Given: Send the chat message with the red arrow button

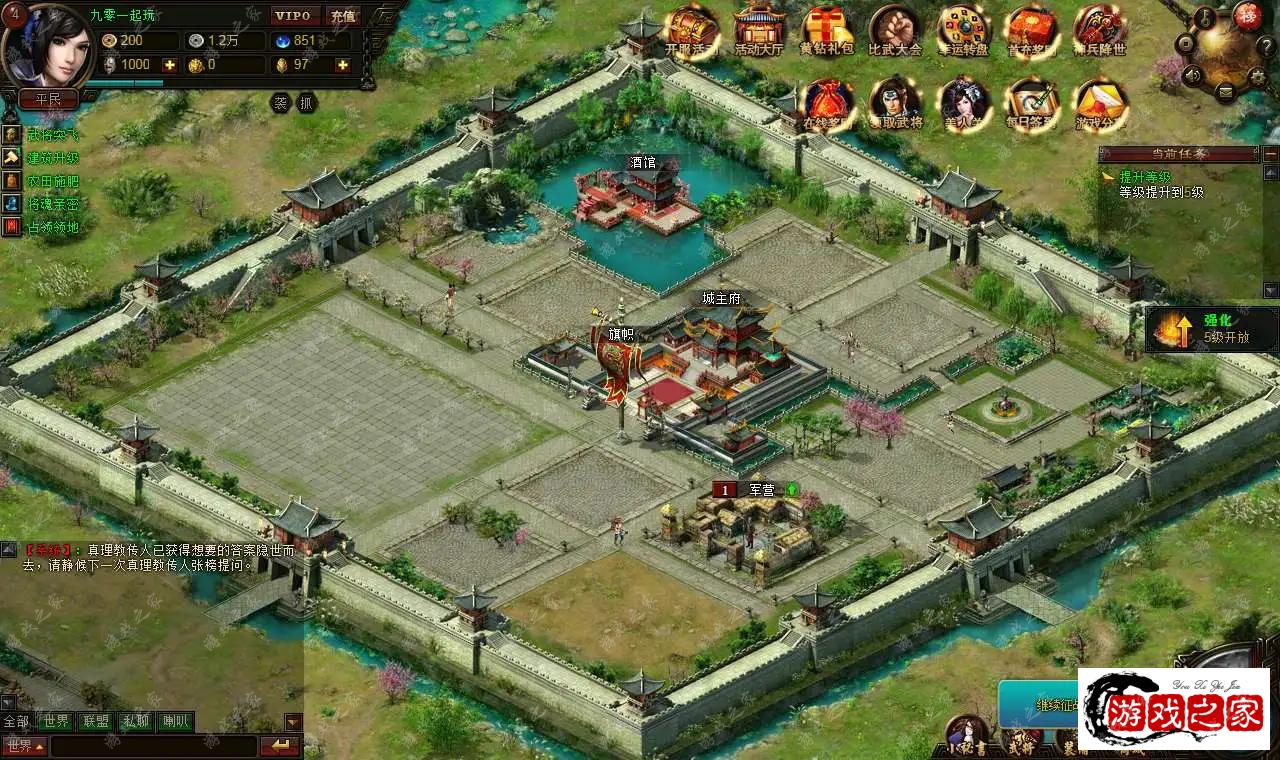Looking at the screenshot, I should click(280, 746).
